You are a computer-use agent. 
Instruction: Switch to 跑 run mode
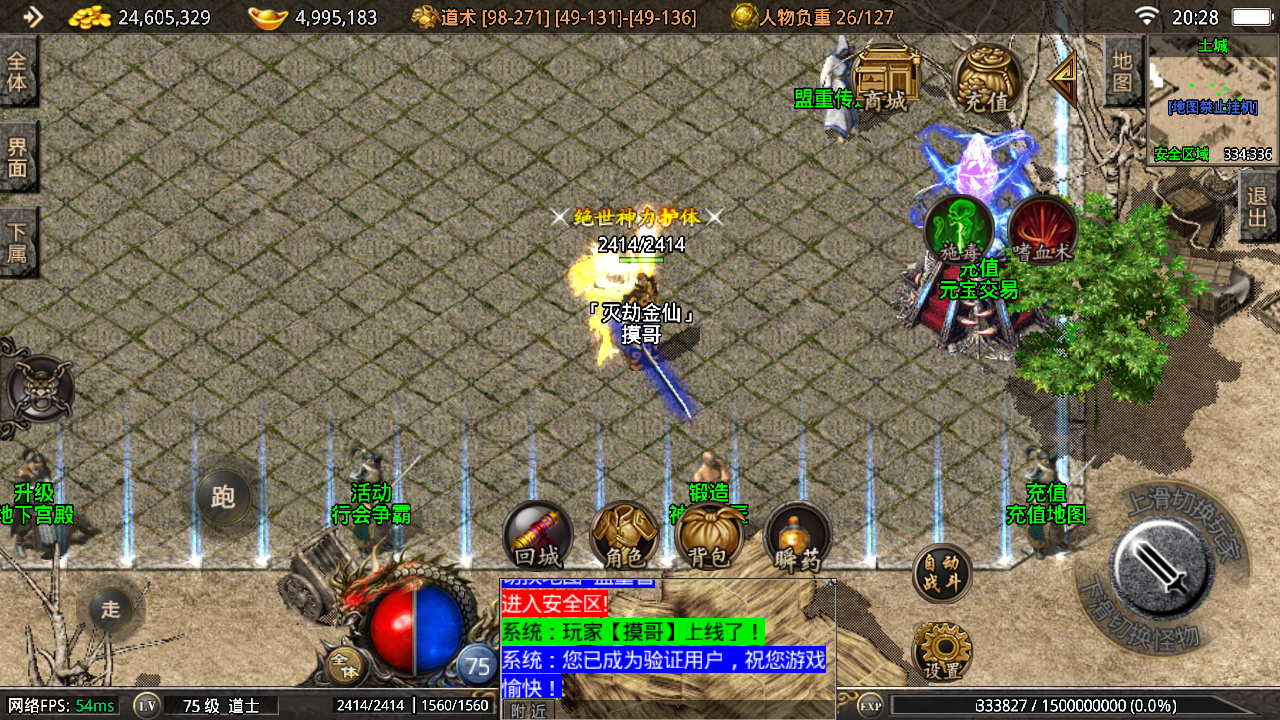click(223, 497)
